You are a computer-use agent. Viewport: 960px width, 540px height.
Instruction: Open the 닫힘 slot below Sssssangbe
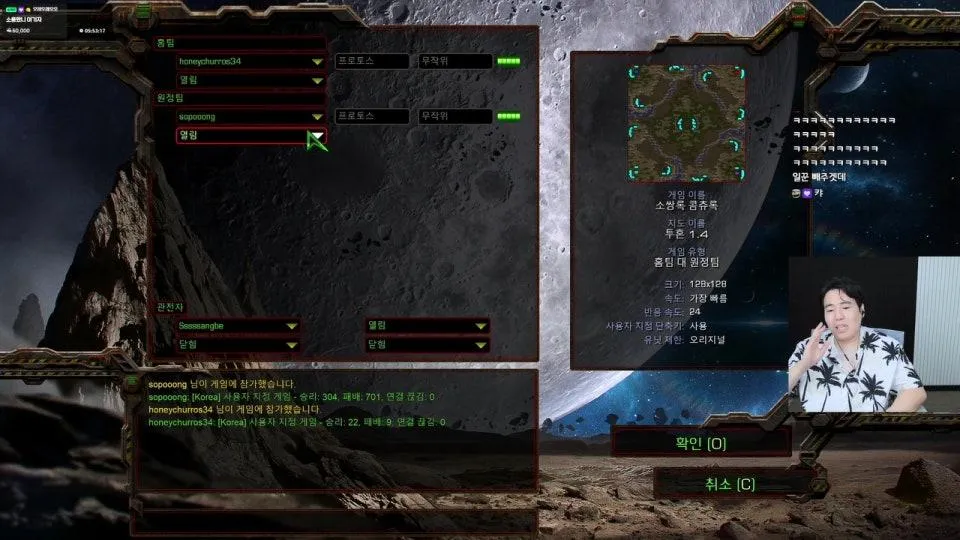point(238,345)
